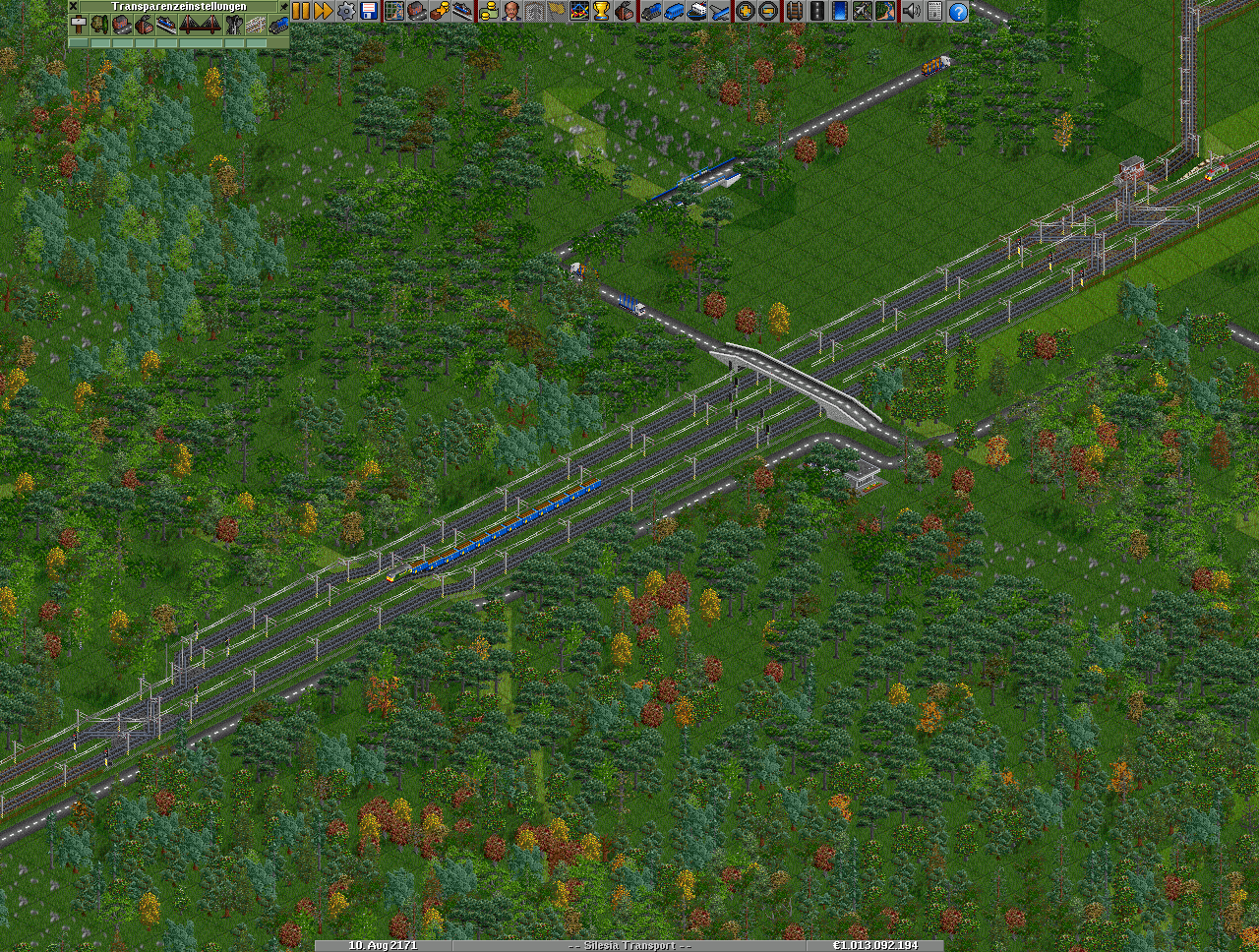Click the zoom in button
The image size is (1259, 952).
pyautogui.click(x=746, y=11)
